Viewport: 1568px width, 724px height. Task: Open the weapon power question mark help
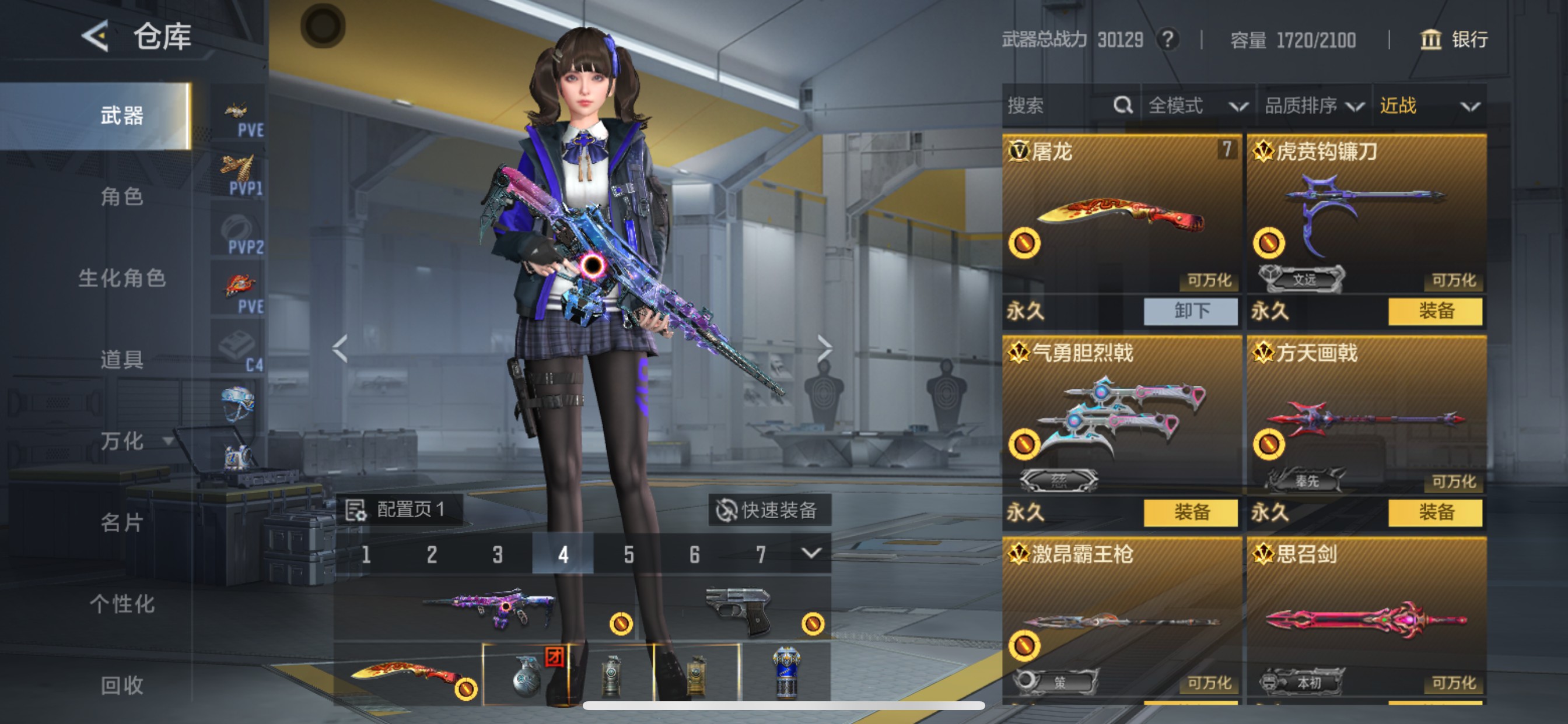pos(1168,39)
